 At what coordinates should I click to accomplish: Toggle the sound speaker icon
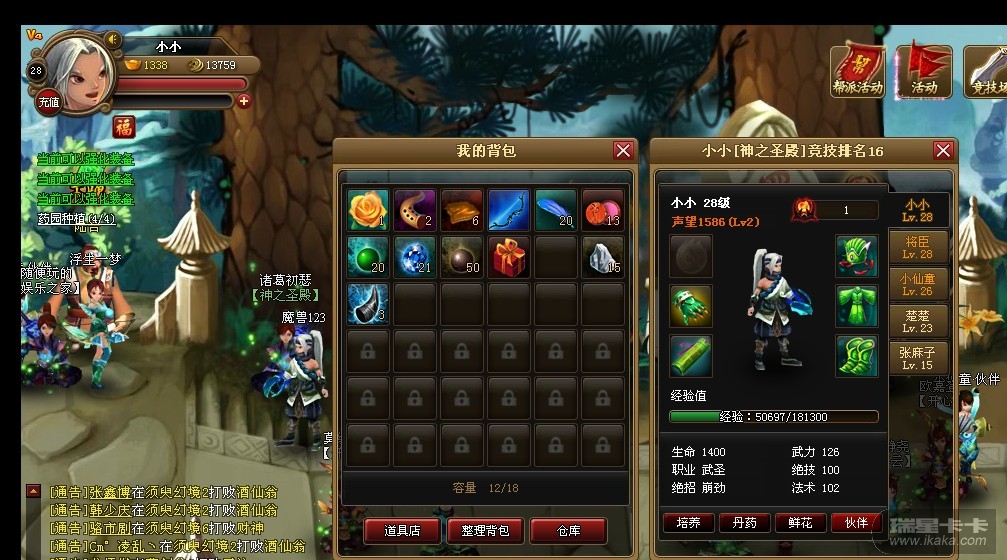pyautogui.click(x=113, y=39)
